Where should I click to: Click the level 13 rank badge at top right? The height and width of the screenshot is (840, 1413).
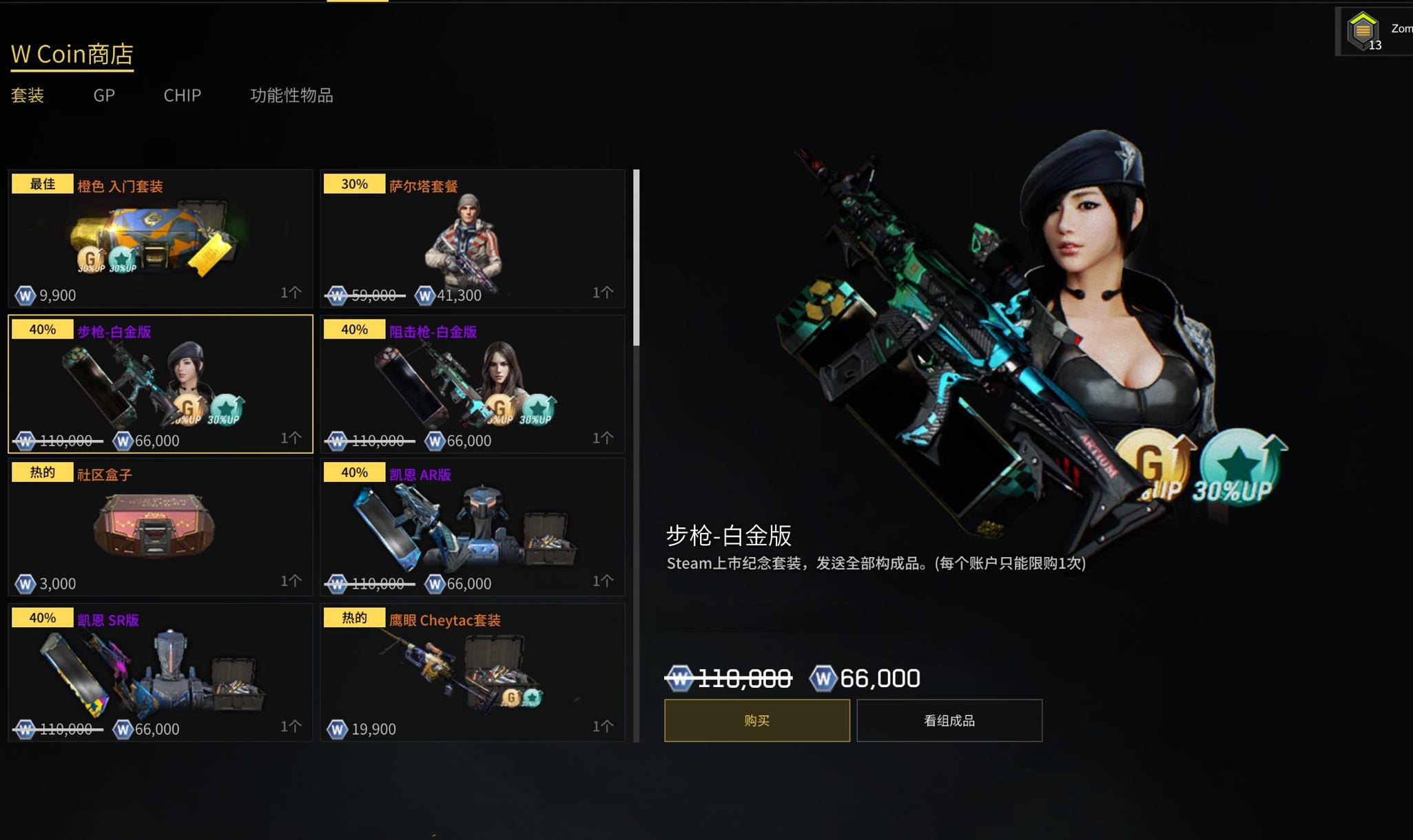click(x=1362, y=30)
